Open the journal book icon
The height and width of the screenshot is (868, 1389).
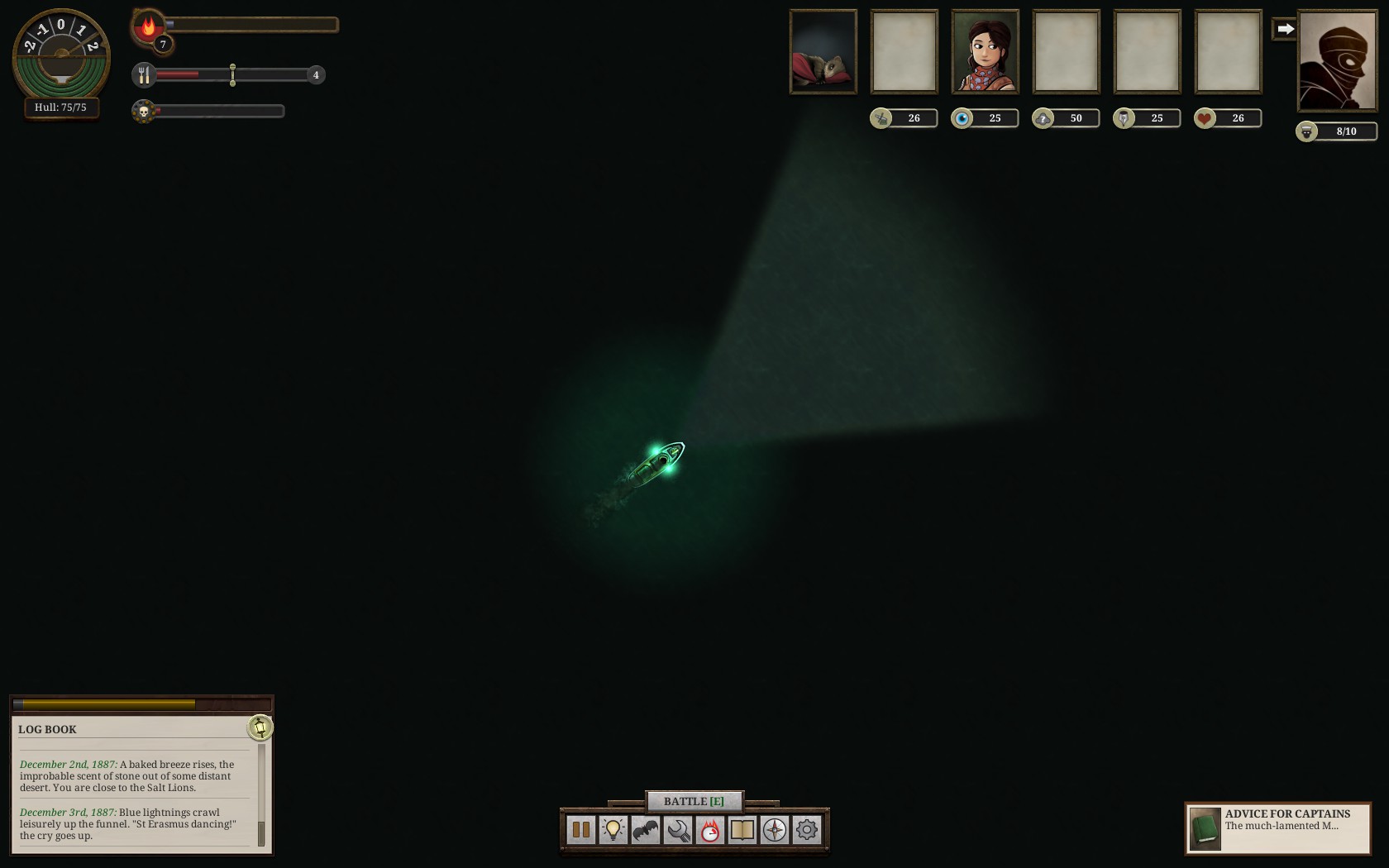click(742, 830)
